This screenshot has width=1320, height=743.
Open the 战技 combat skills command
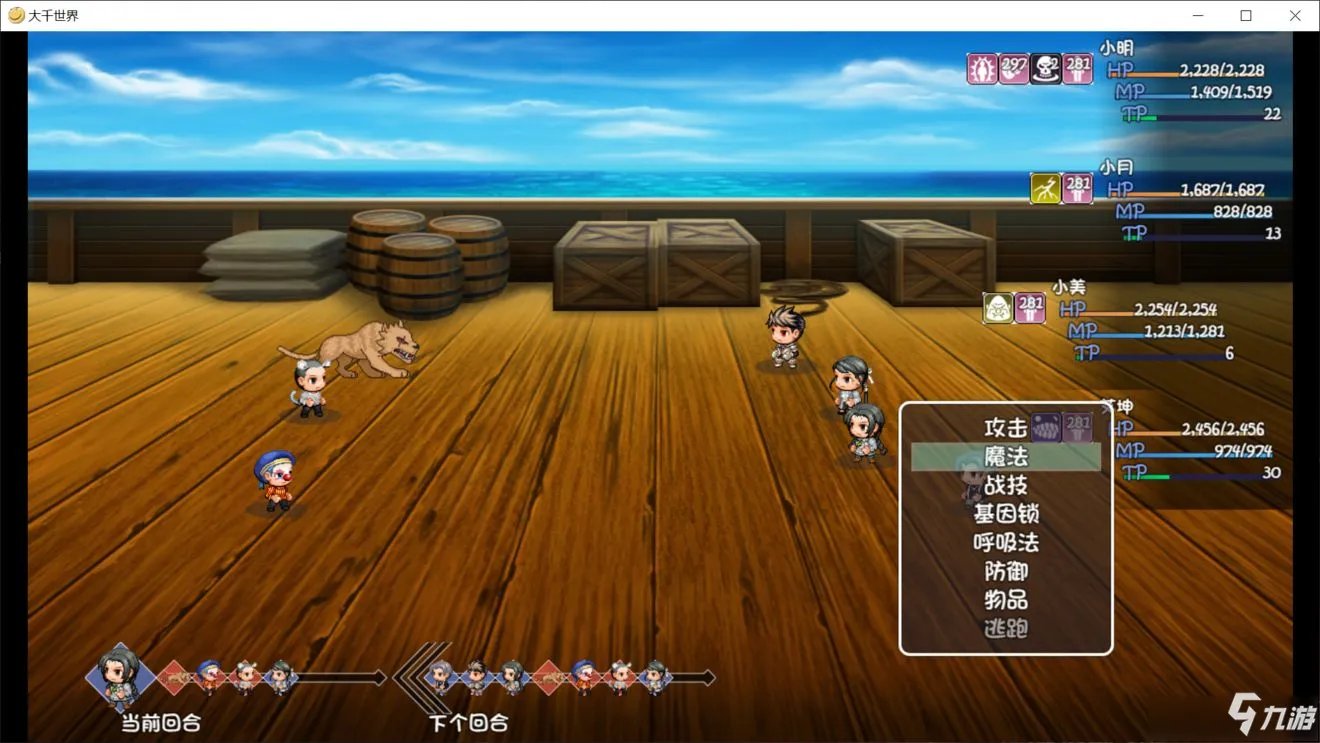[1005, 485]
